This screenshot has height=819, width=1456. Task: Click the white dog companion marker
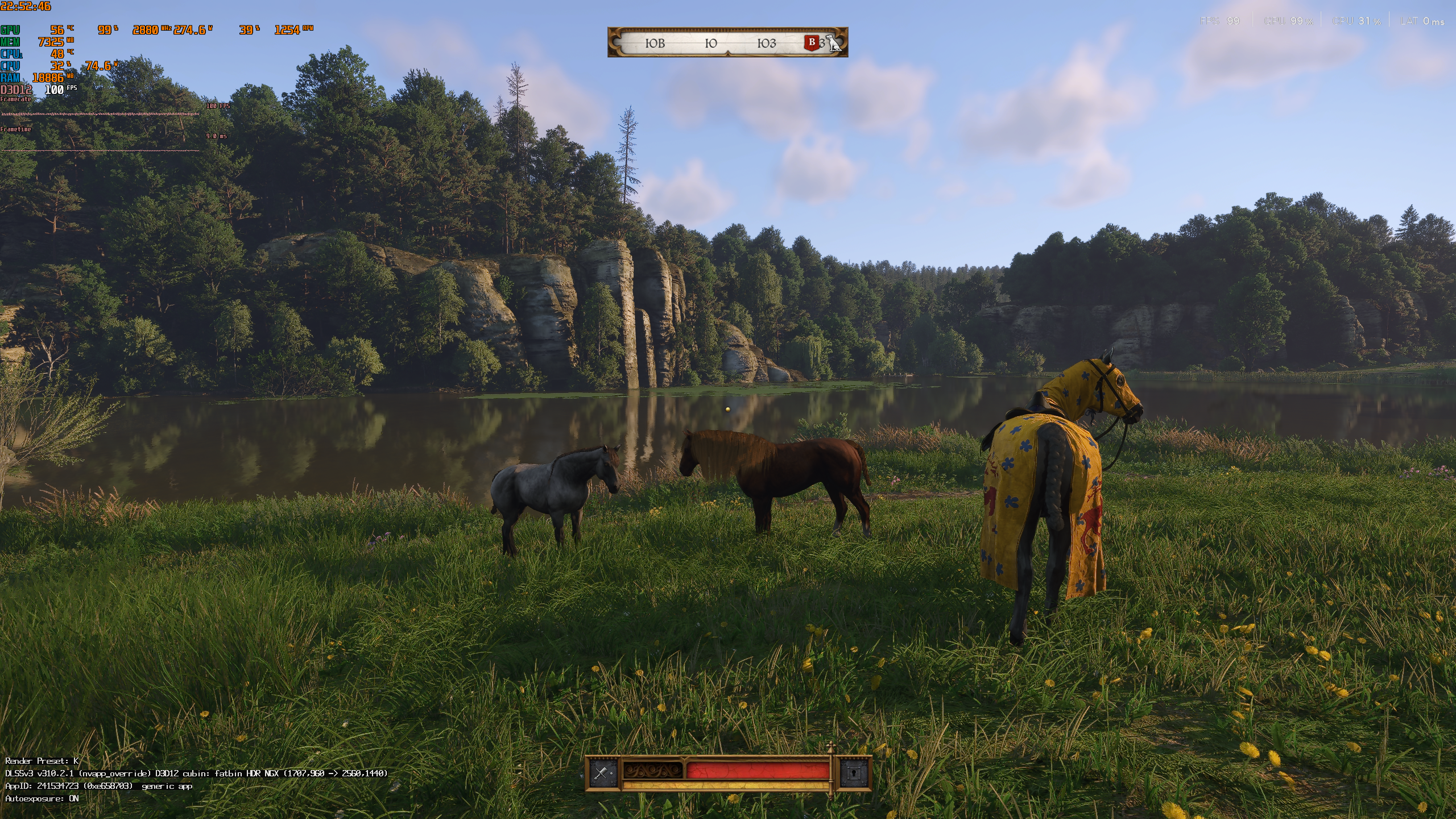coord(834,43)
